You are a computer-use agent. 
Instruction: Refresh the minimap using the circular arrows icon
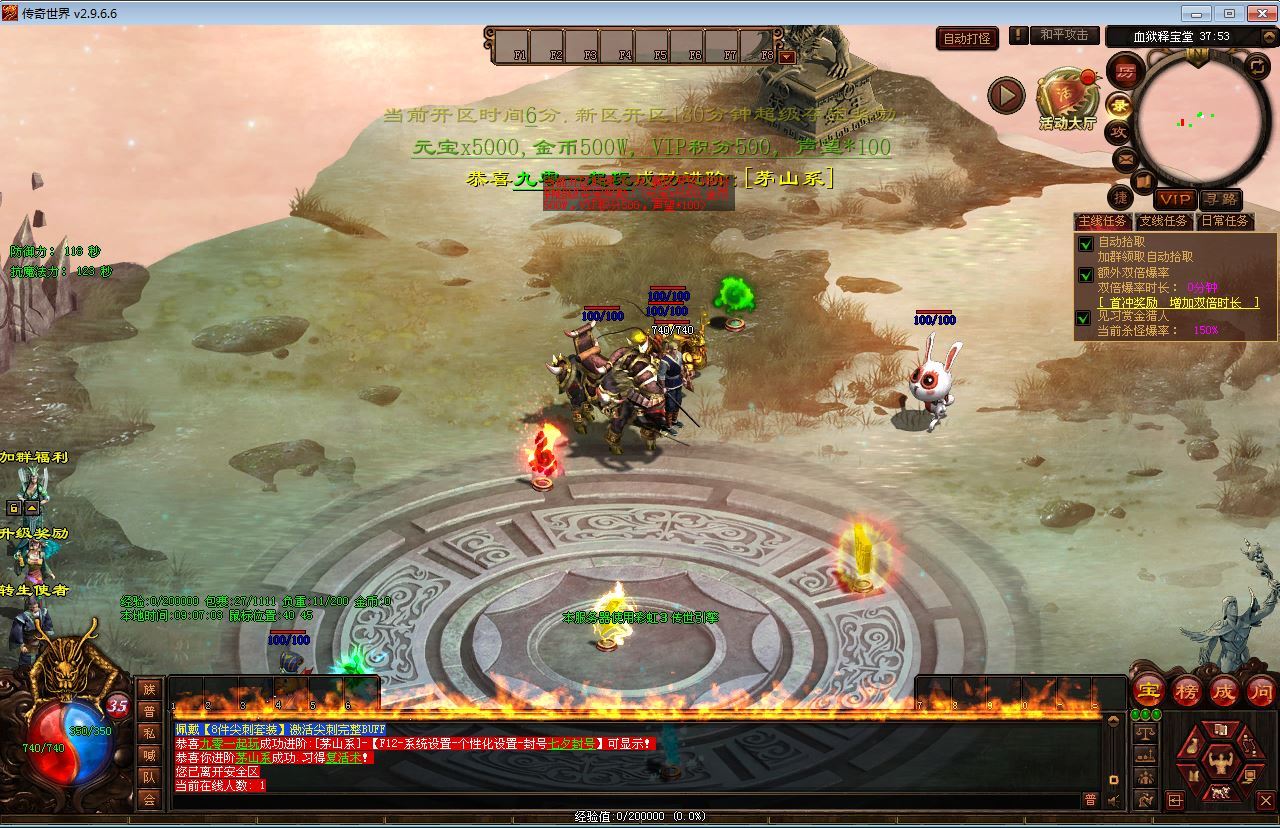pyautogui.click(x=1256, y=66)
